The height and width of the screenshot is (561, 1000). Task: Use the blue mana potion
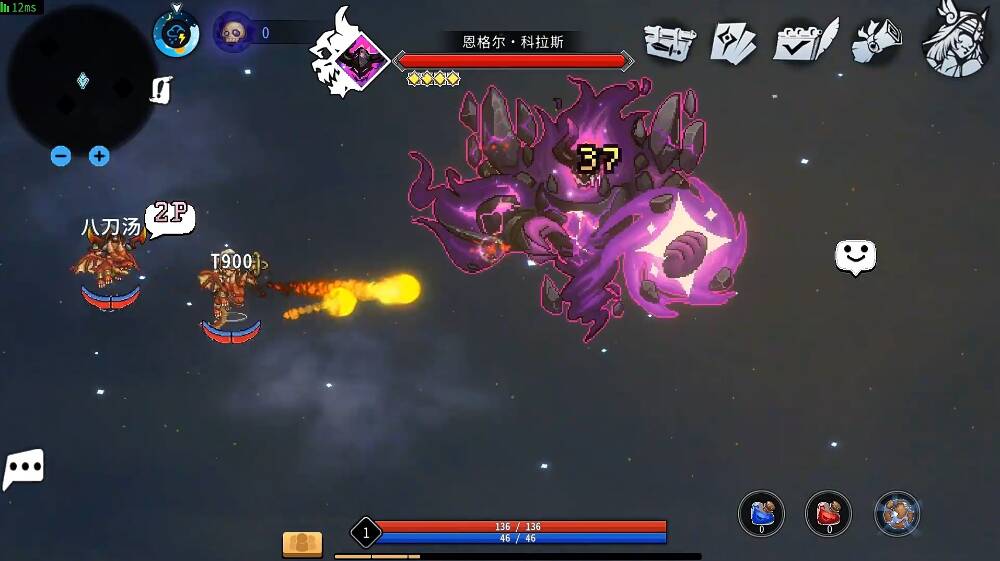tap(761, 514)
